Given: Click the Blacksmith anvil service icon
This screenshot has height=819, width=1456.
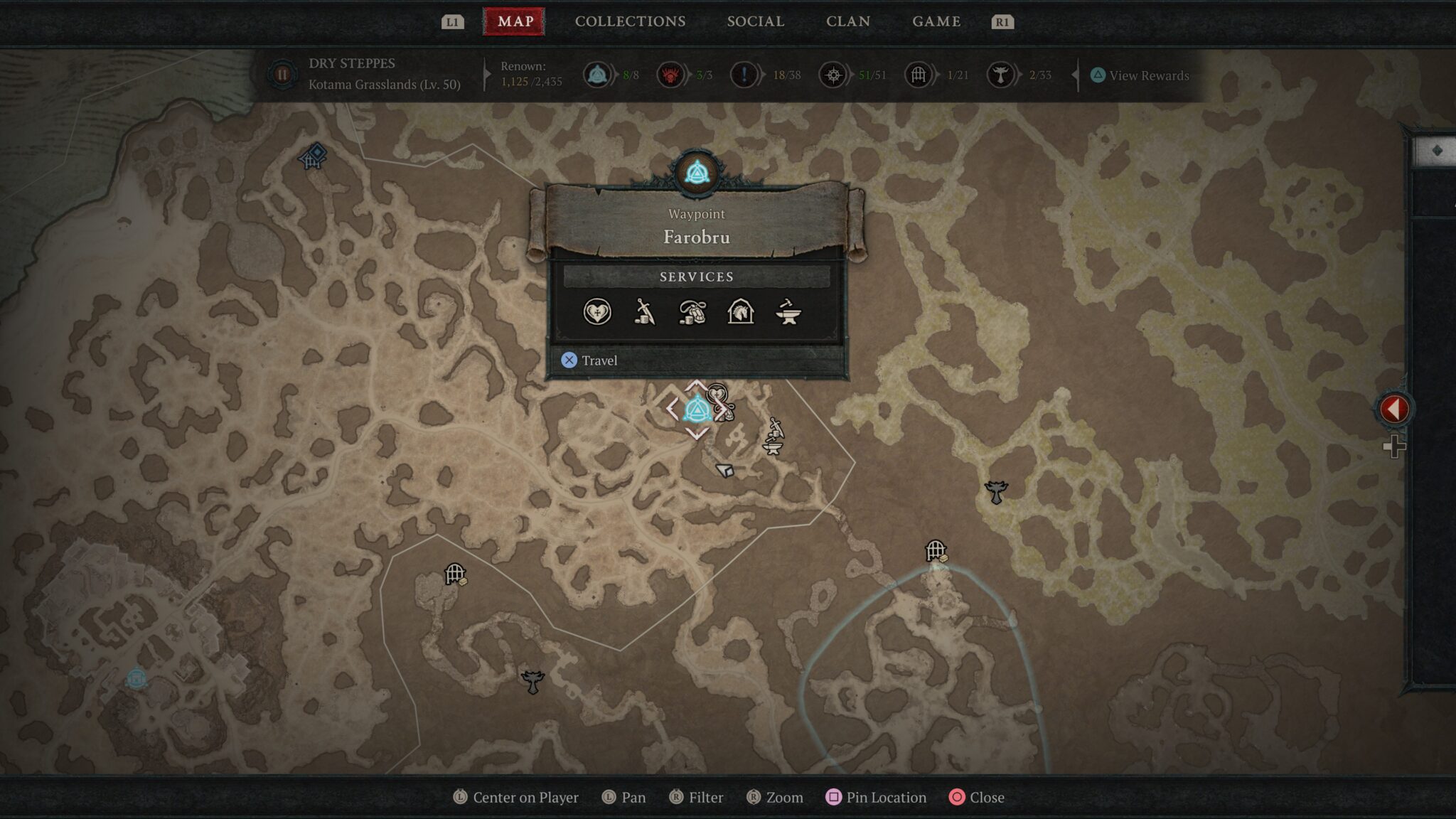Looking at the screenshot, I should tap(788, 313).
